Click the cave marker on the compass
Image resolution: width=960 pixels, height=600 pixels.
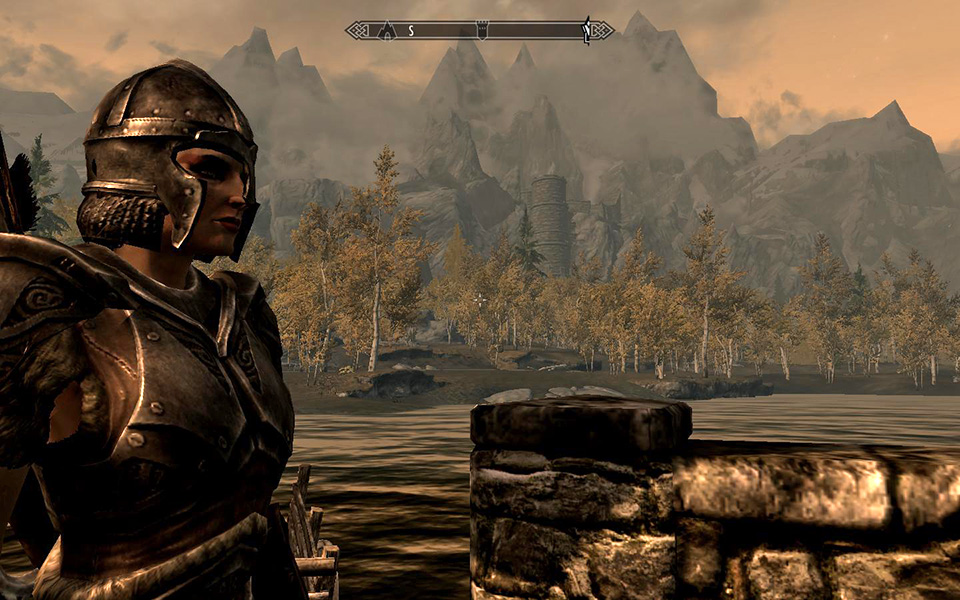386,31
